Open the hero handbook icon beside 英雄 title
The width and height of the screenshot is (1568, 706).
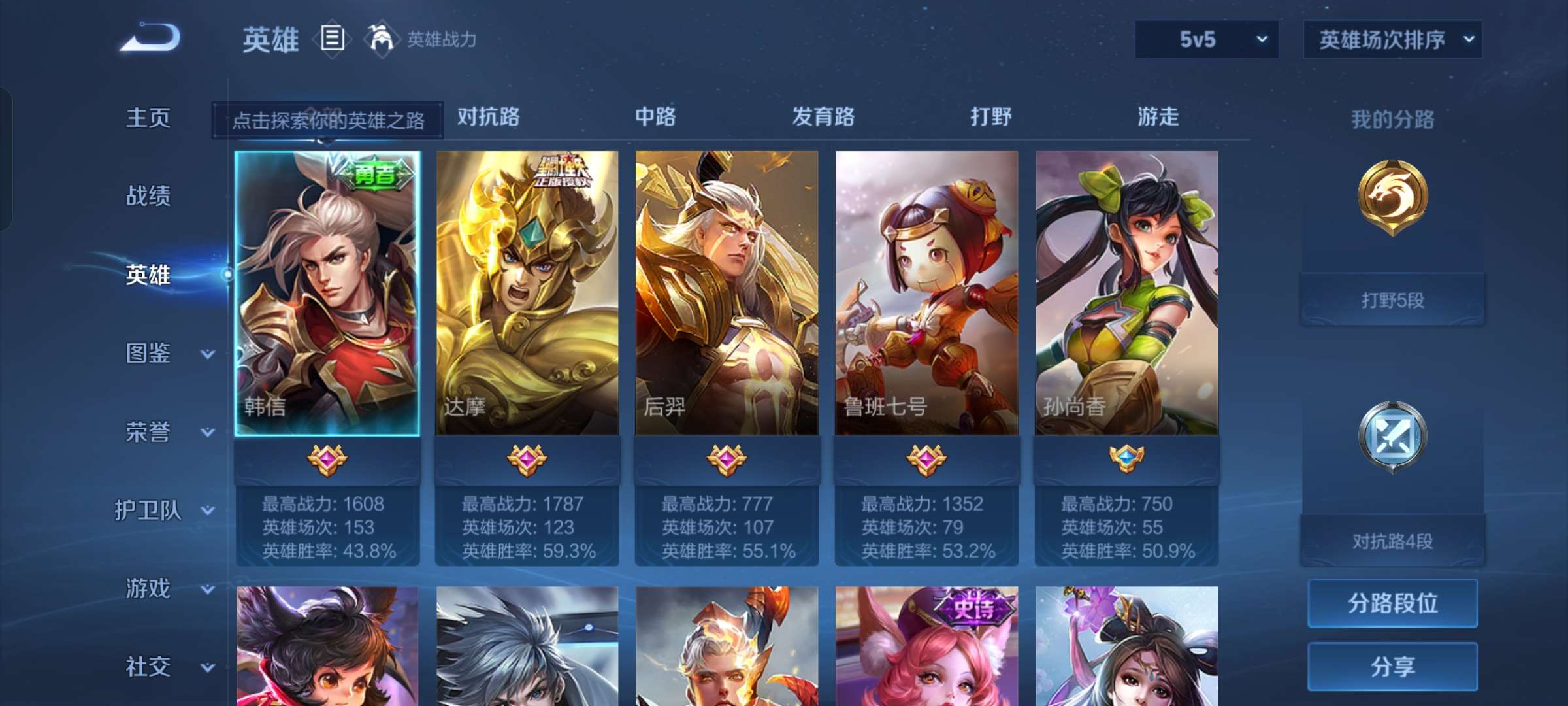click(333, 41)
